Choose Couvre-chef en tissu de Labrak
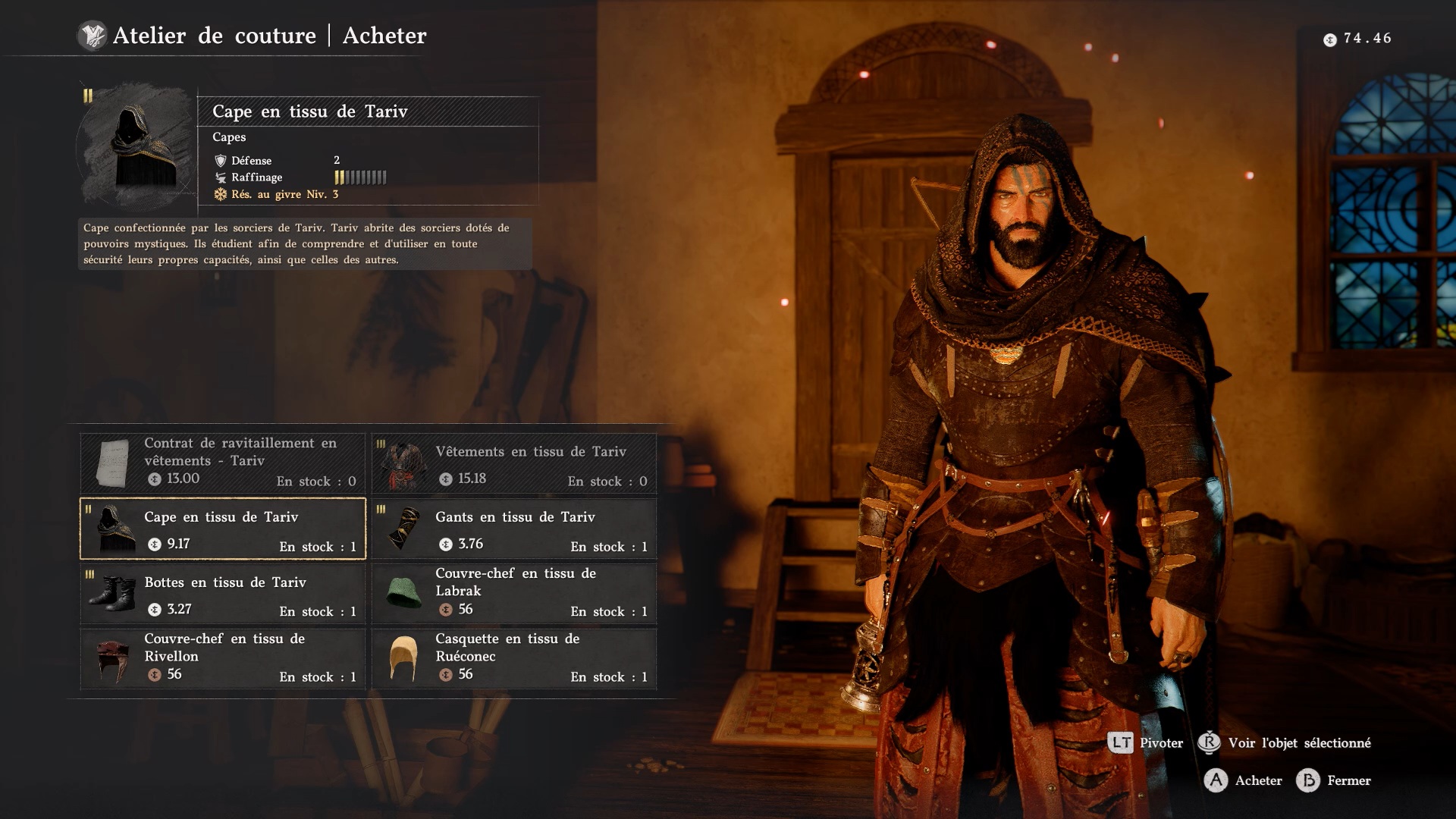This screenshot has width=1456, height=819. pos(514,594)
